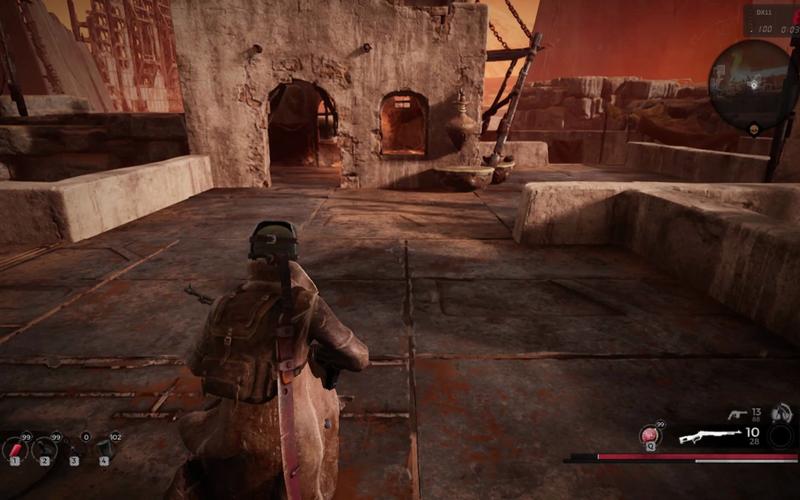Activate the weapon mod icon beside the sidearm
The image size is (800, 500).
pyautogui.click(x=782, y=412)
